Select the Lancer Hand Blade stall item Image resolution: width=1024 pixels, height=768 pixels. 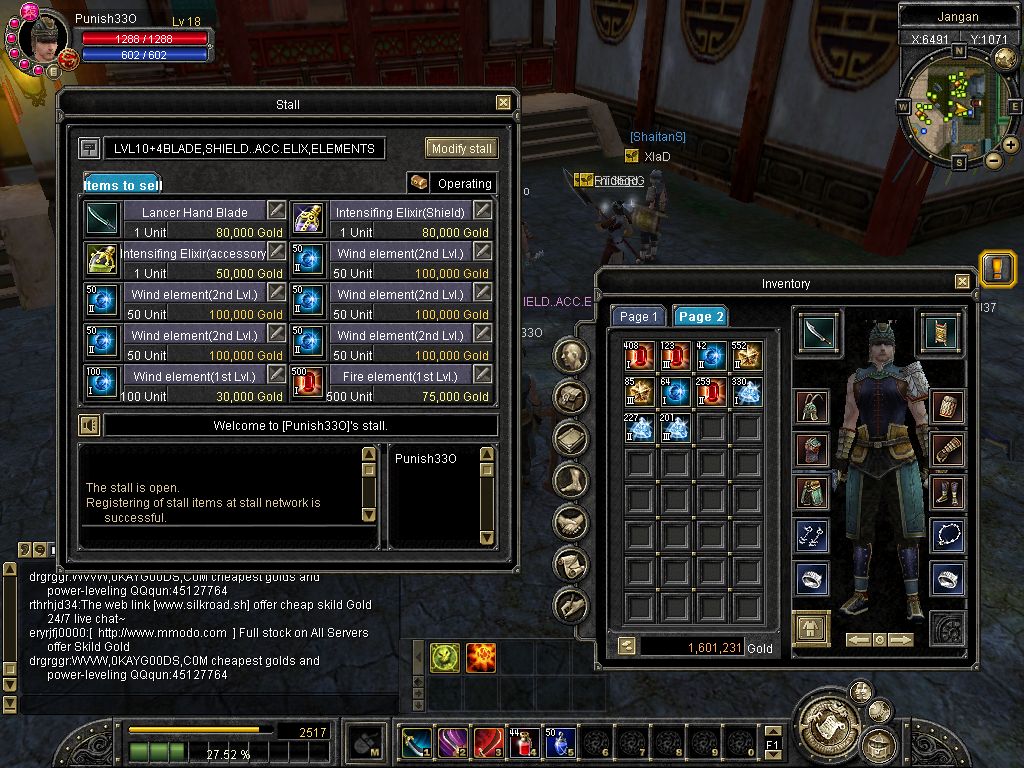(195, 212)
